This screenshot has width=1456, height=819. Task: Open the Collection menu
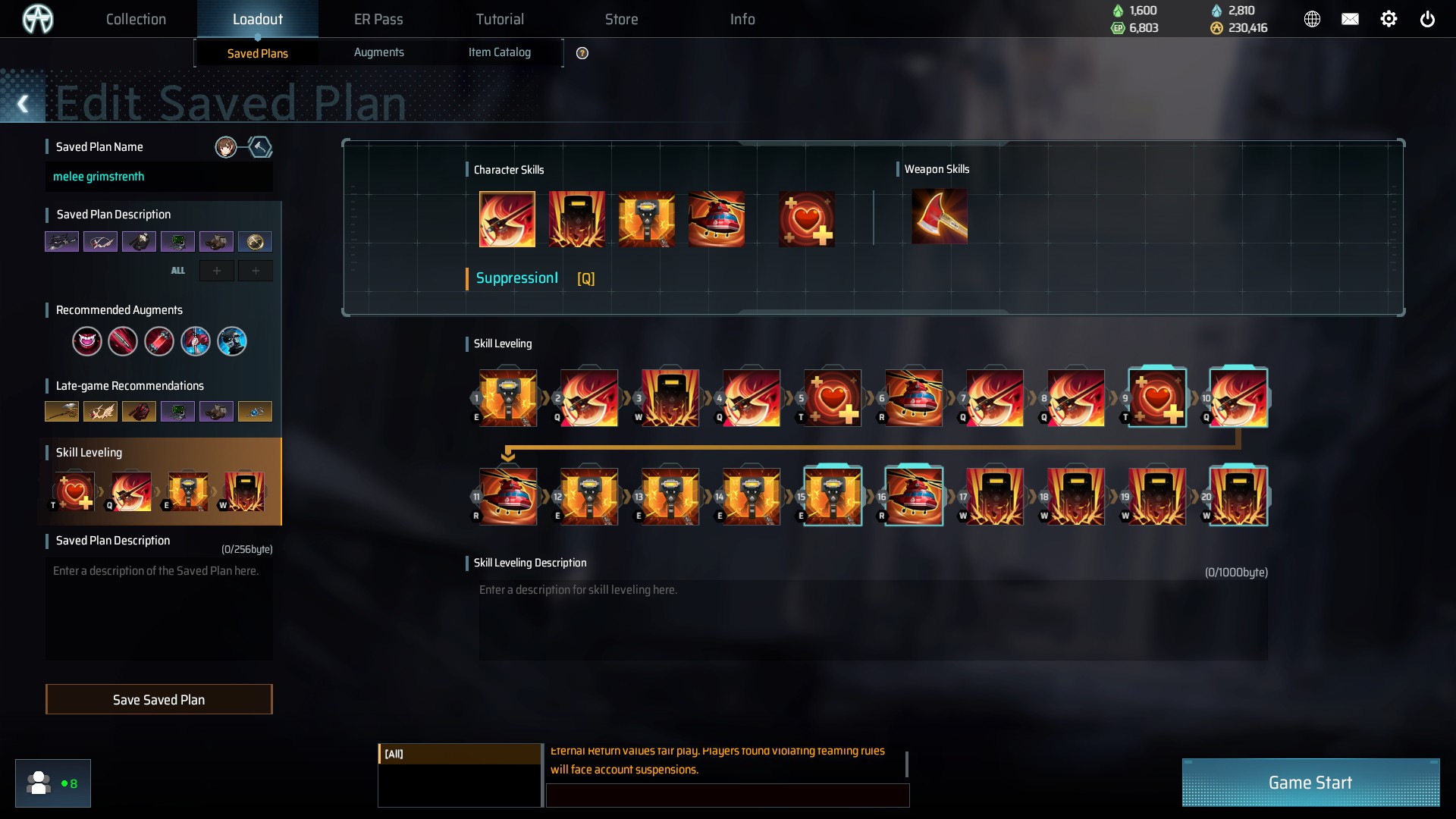tap(136, 19)
